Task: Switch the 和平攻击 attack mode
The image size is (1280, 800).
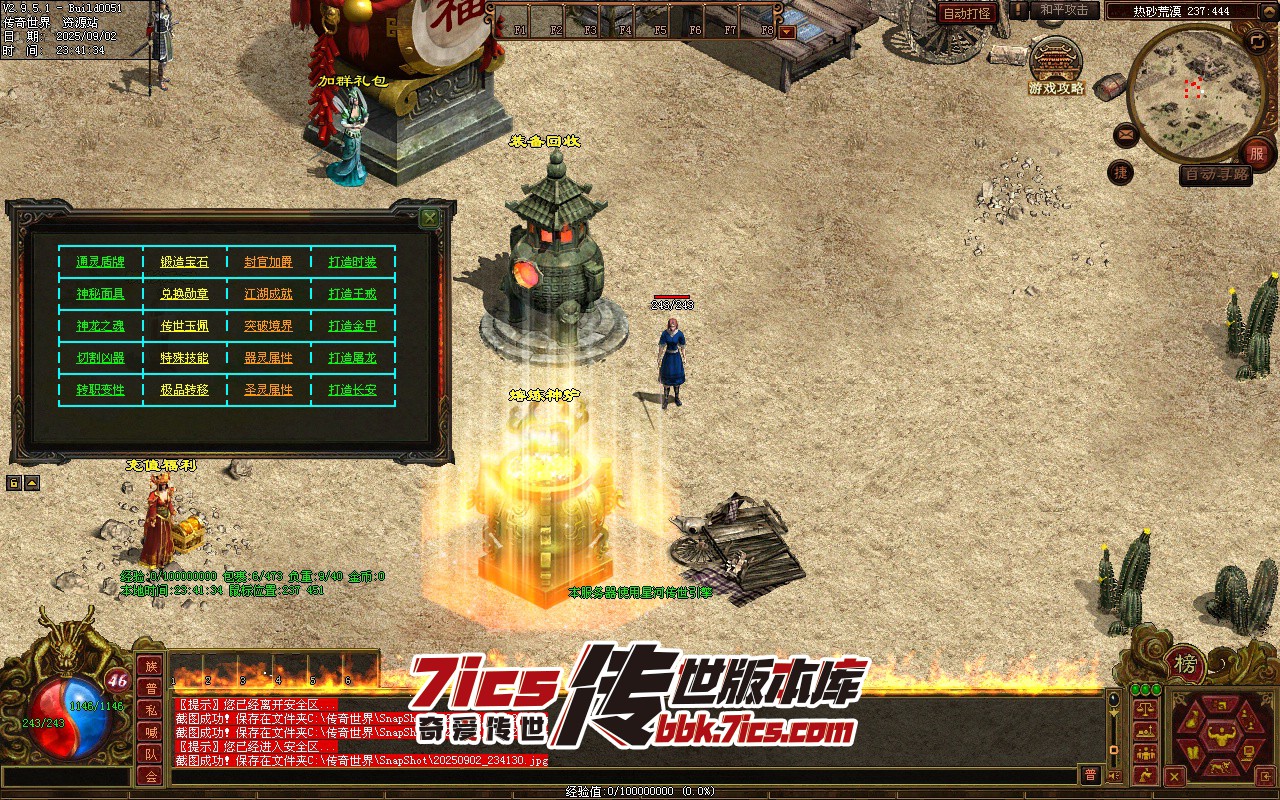Action: pos(1065,10)
